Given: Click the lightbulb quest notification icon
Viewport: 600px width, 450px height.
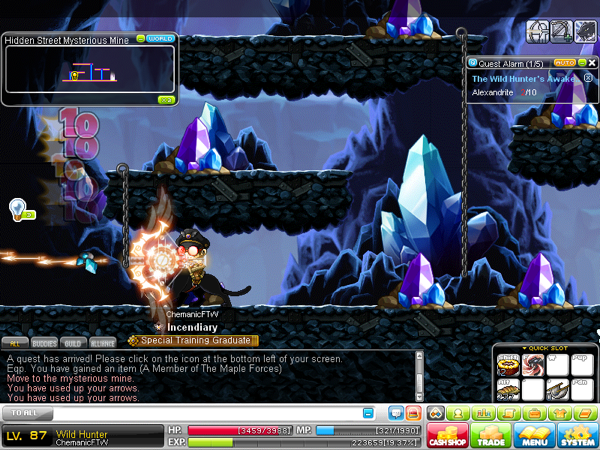Looking at the screenshot, I should click(17, 208).
